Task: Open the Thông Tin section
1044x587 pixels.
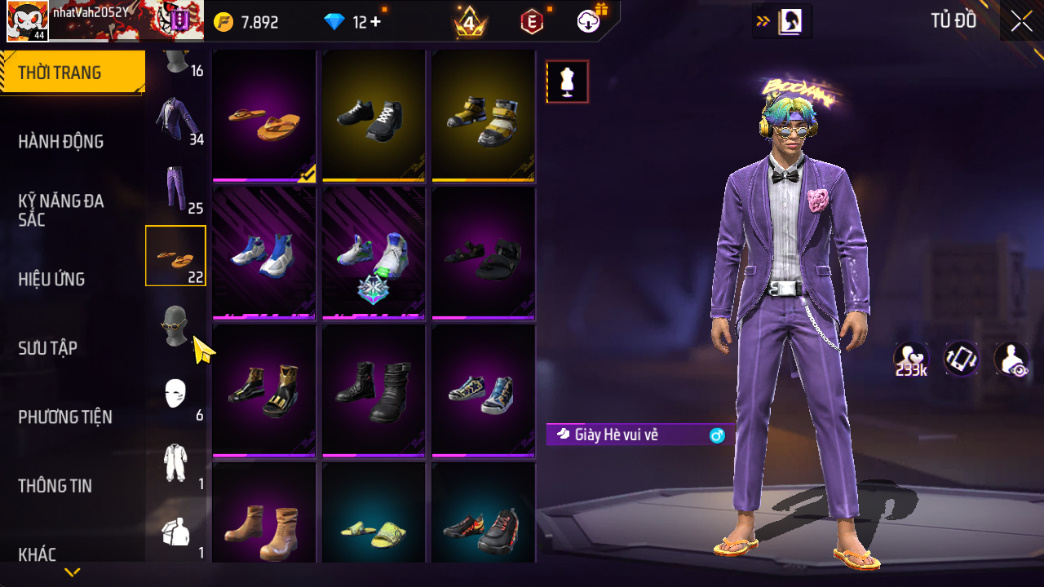Action: pyautogui.click(x=55, y=486)
